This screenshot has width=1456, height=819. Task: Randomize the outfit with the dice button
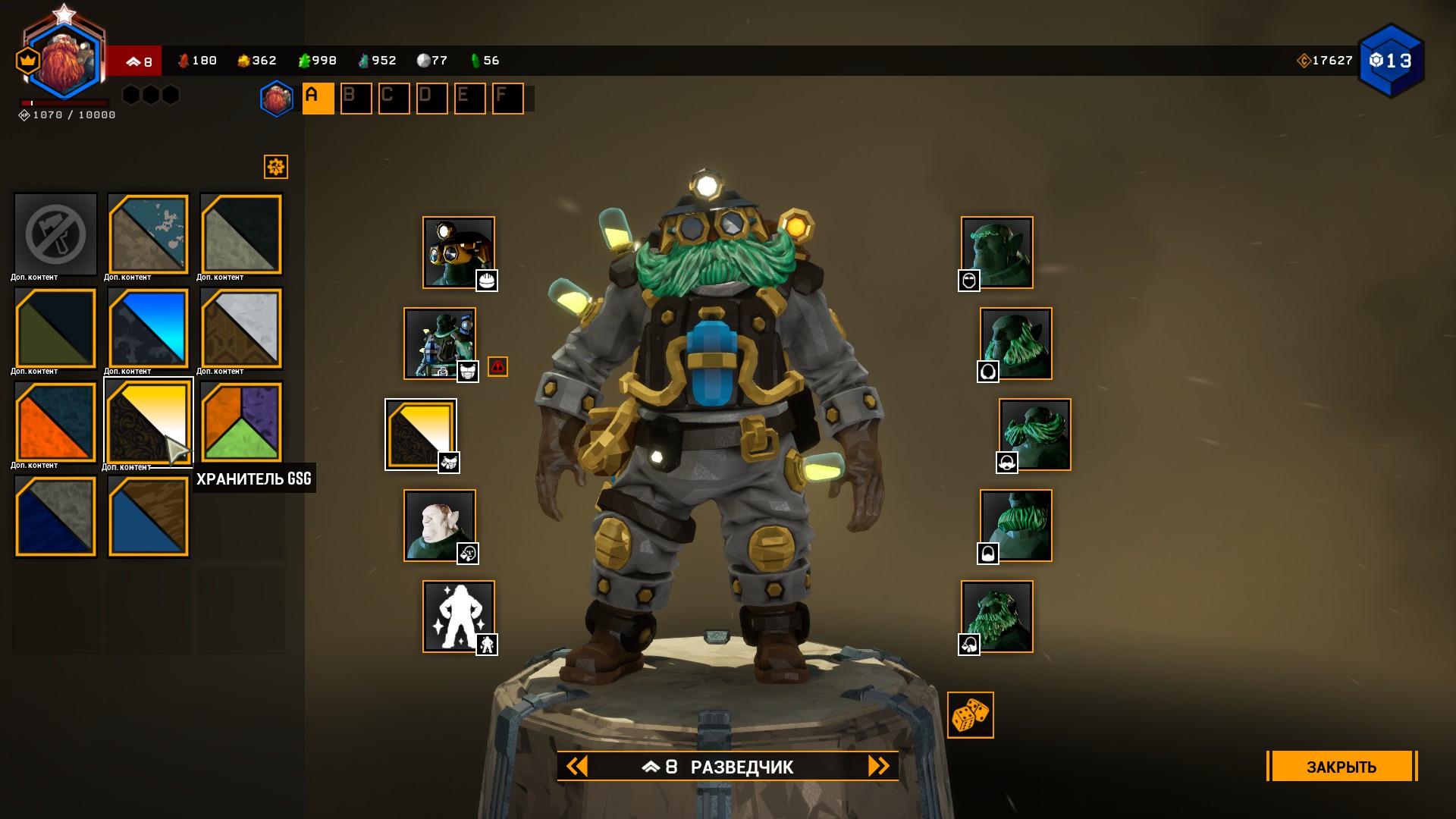(x=970, y=715)
